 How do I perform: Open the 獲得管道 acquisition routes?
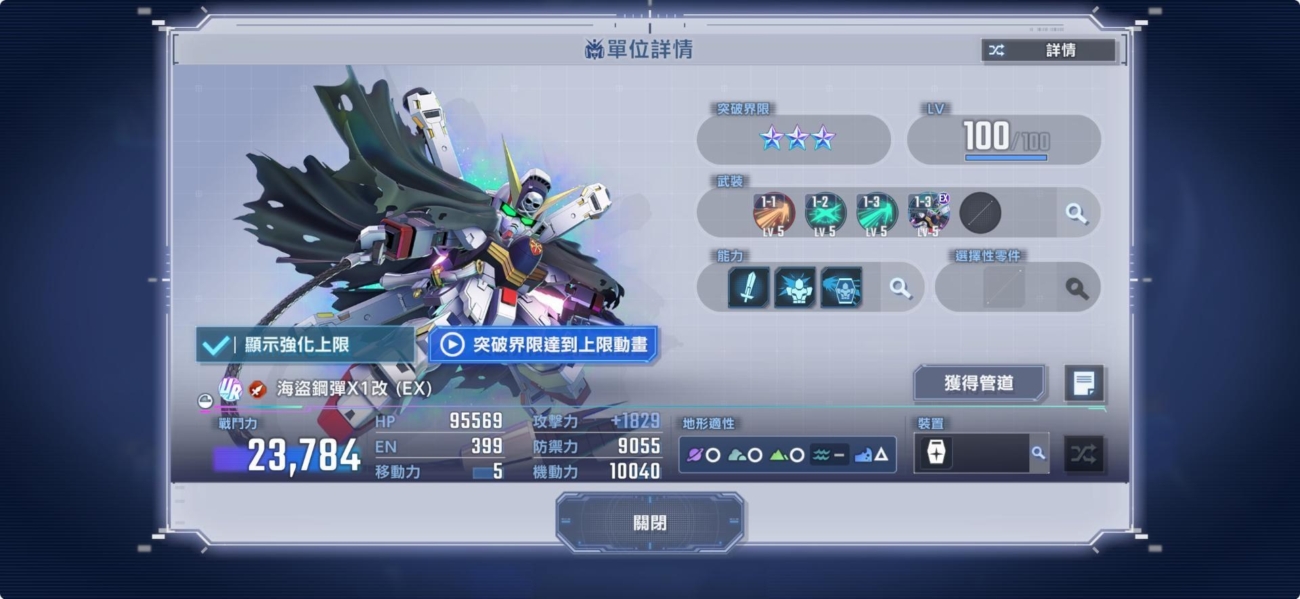979,383
